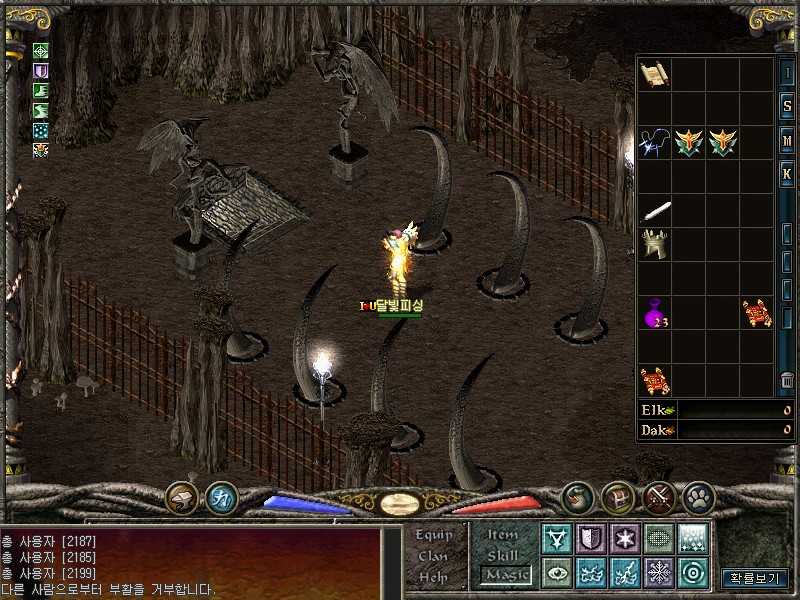Screen dimensions: 800x600
Task: Open the paw print round button
Action: point(697,497)
